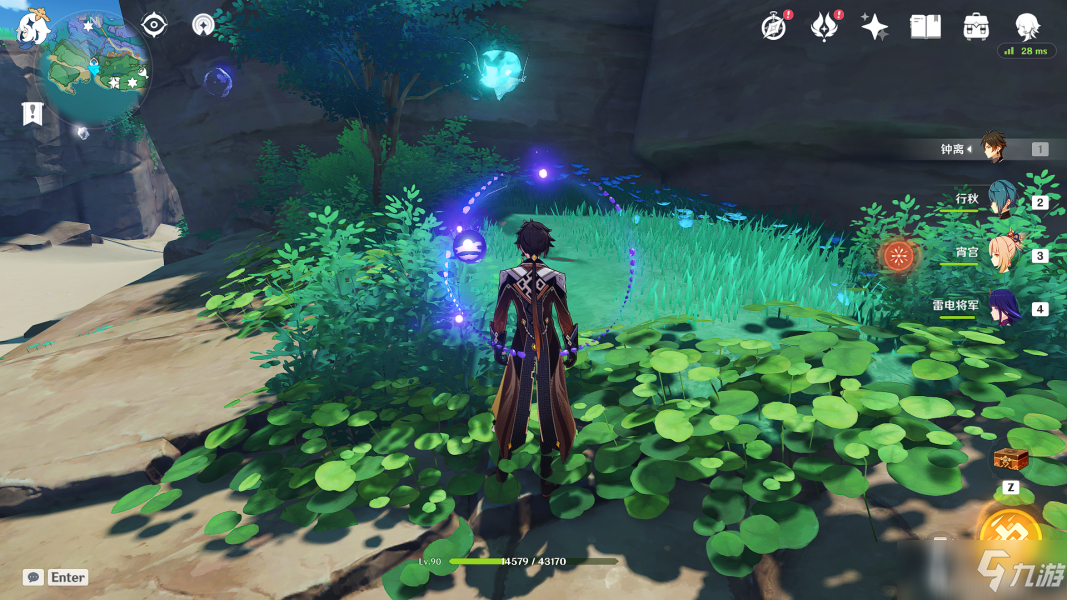
Task: Switch to party member 宵宫
Action: (1003, 254)
